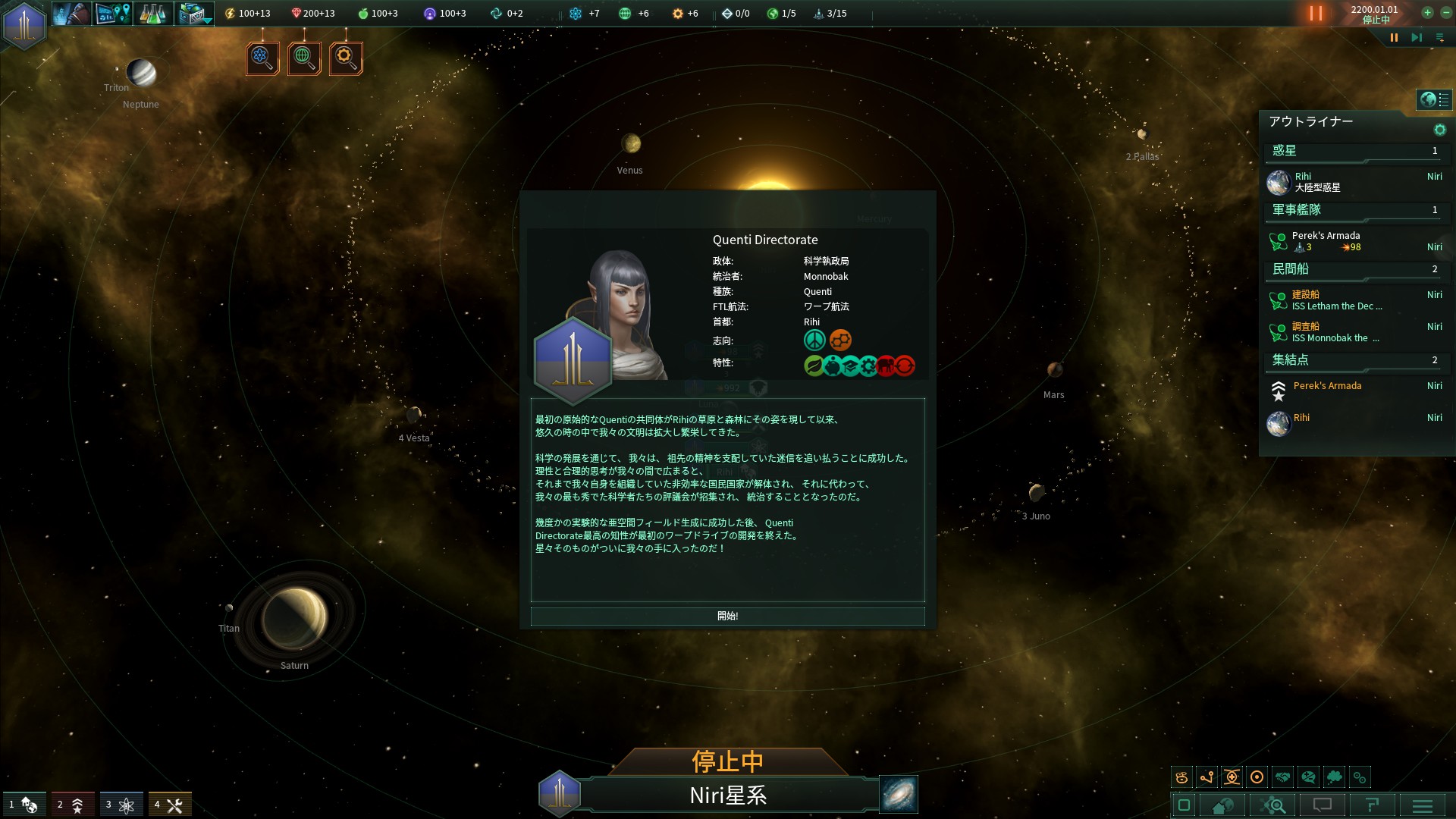
Task: Select the green society research magnifier icon
Action: coord(303,58)
